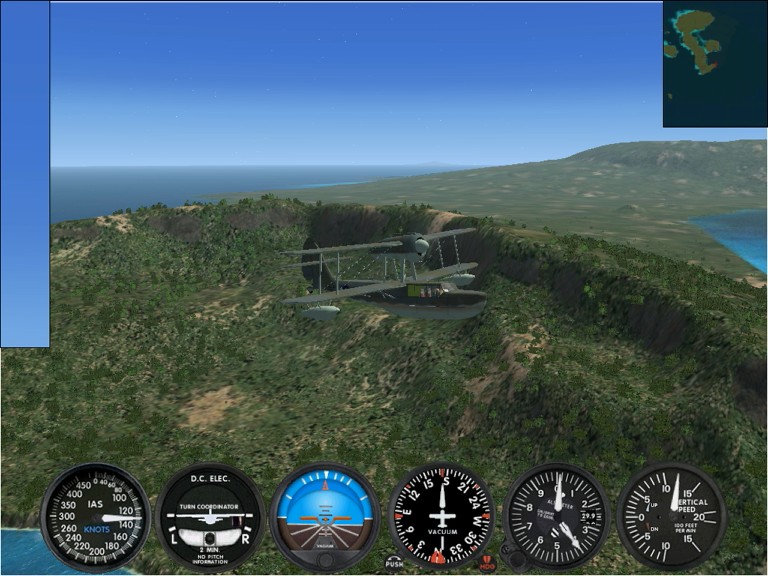768x576 pixels.
Task: Click the island minimap in the corner
Action: [714, 64]
